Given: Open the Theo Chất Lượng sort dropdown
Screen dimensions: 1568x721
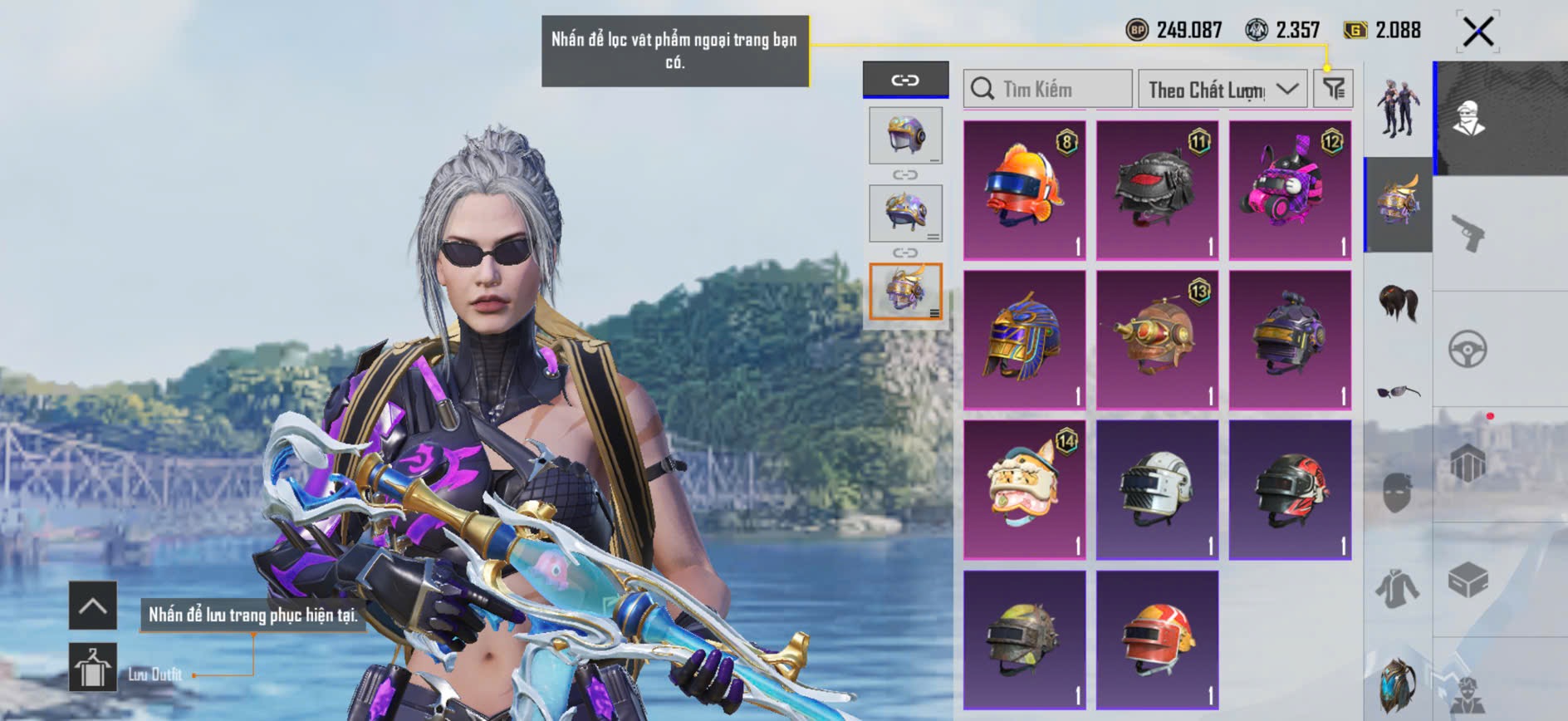Looking at the screenshot, I should (1222, 89).
